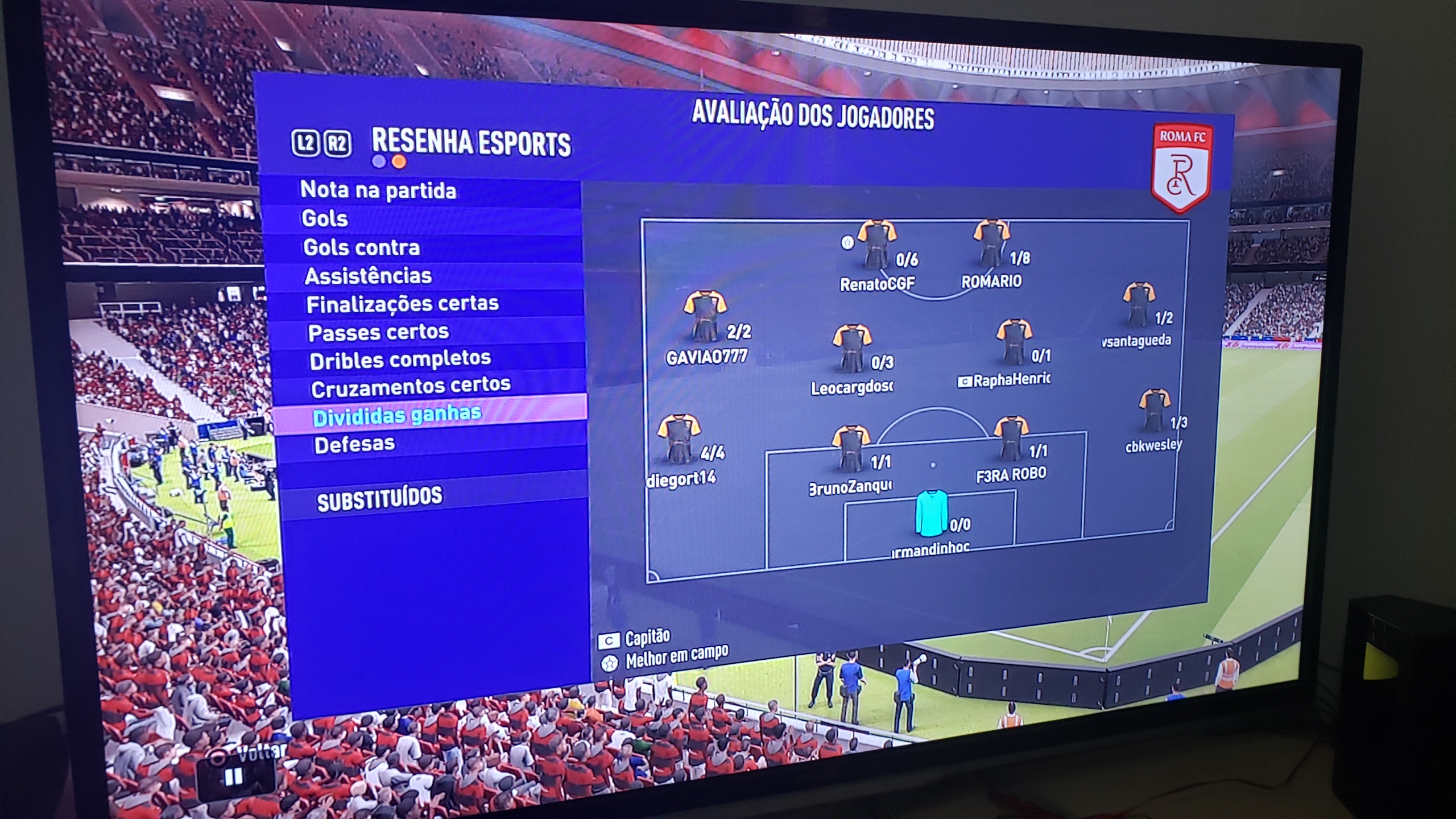Screen dimensions: 1456x819
Task: Choose the Gols stat row
Action: coord(325,218)
